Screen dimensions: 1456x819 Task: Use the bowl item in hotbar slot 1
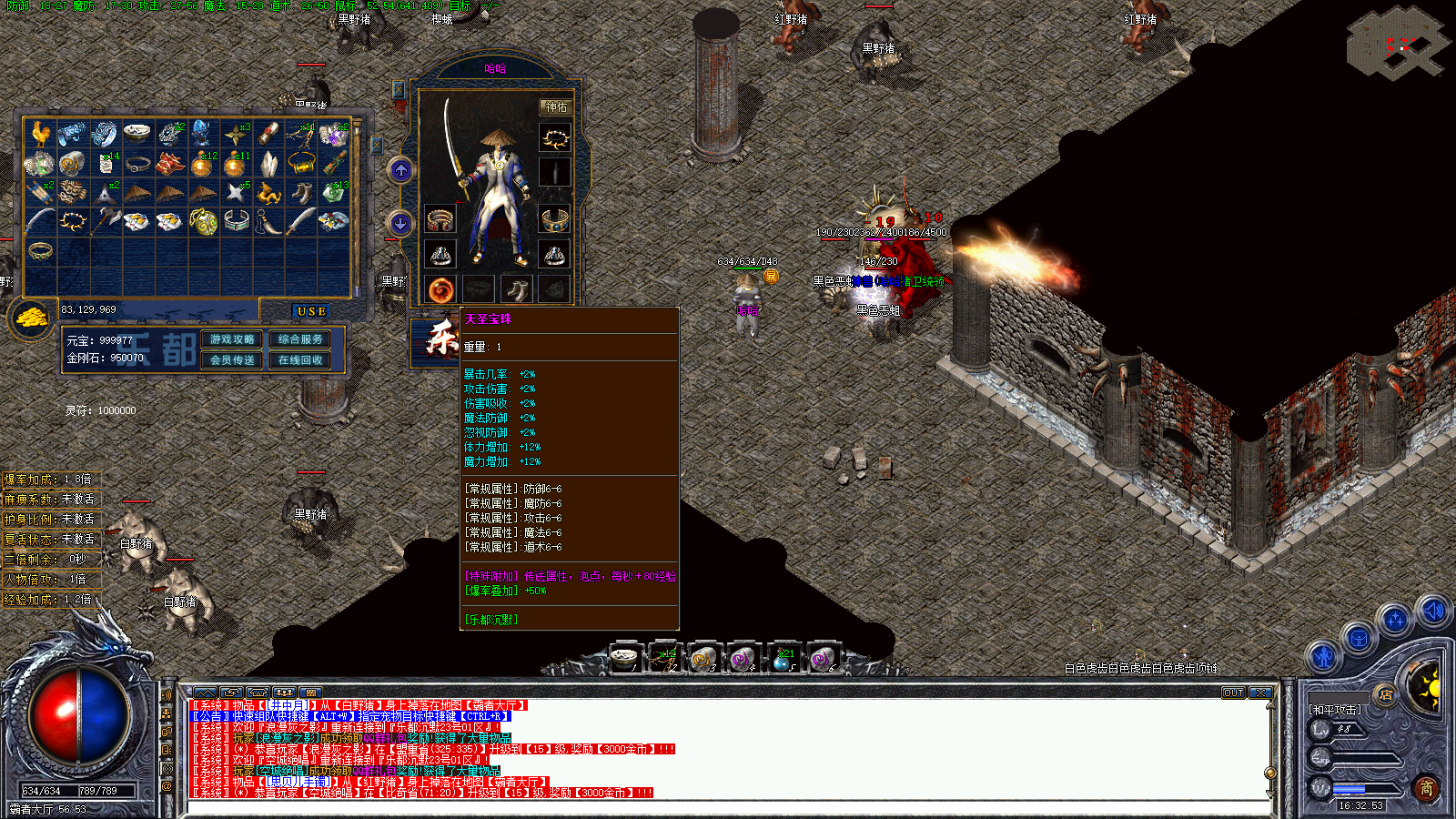coord(624,657)
